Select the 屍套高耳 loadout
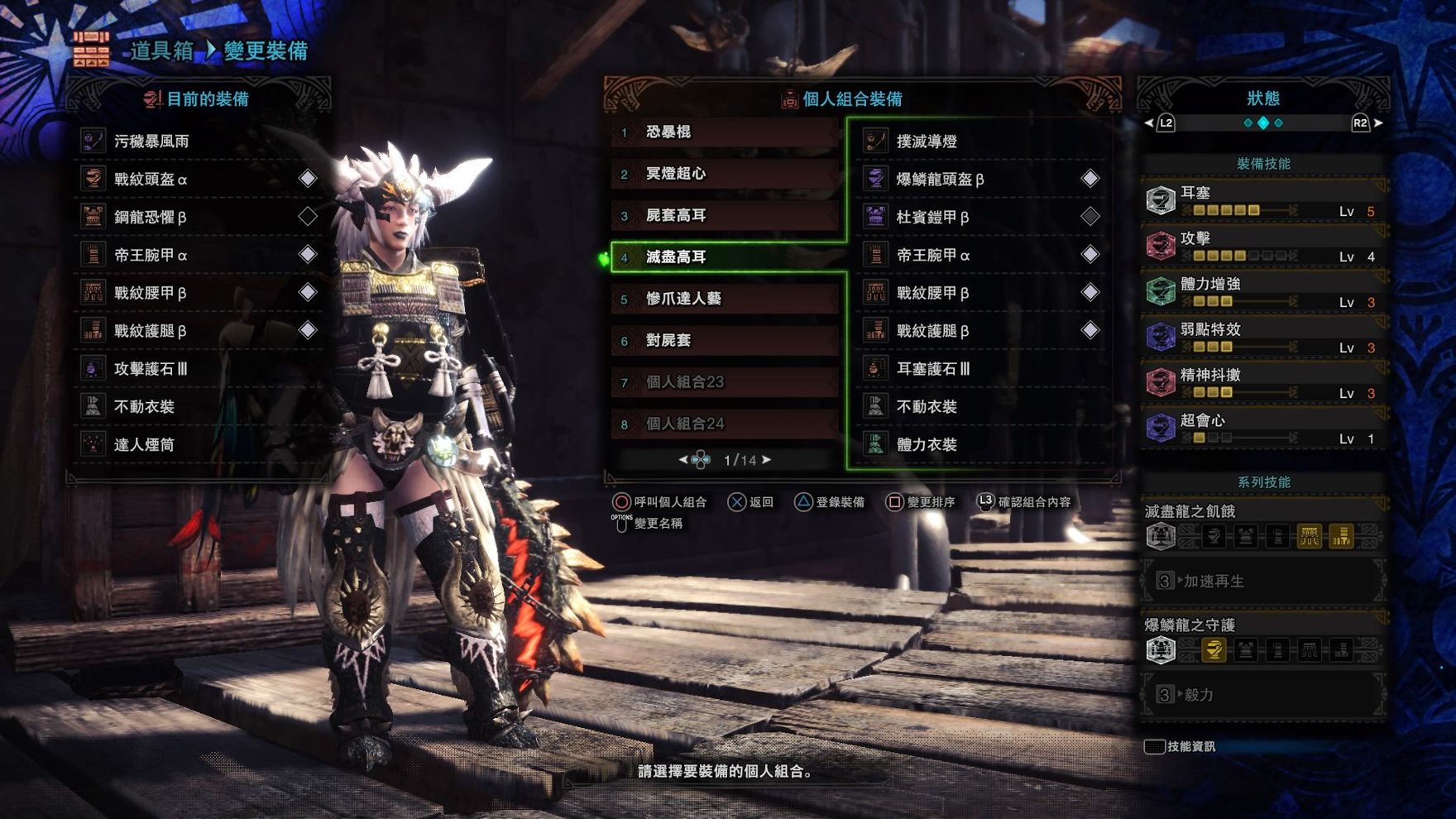 point(724,215)
